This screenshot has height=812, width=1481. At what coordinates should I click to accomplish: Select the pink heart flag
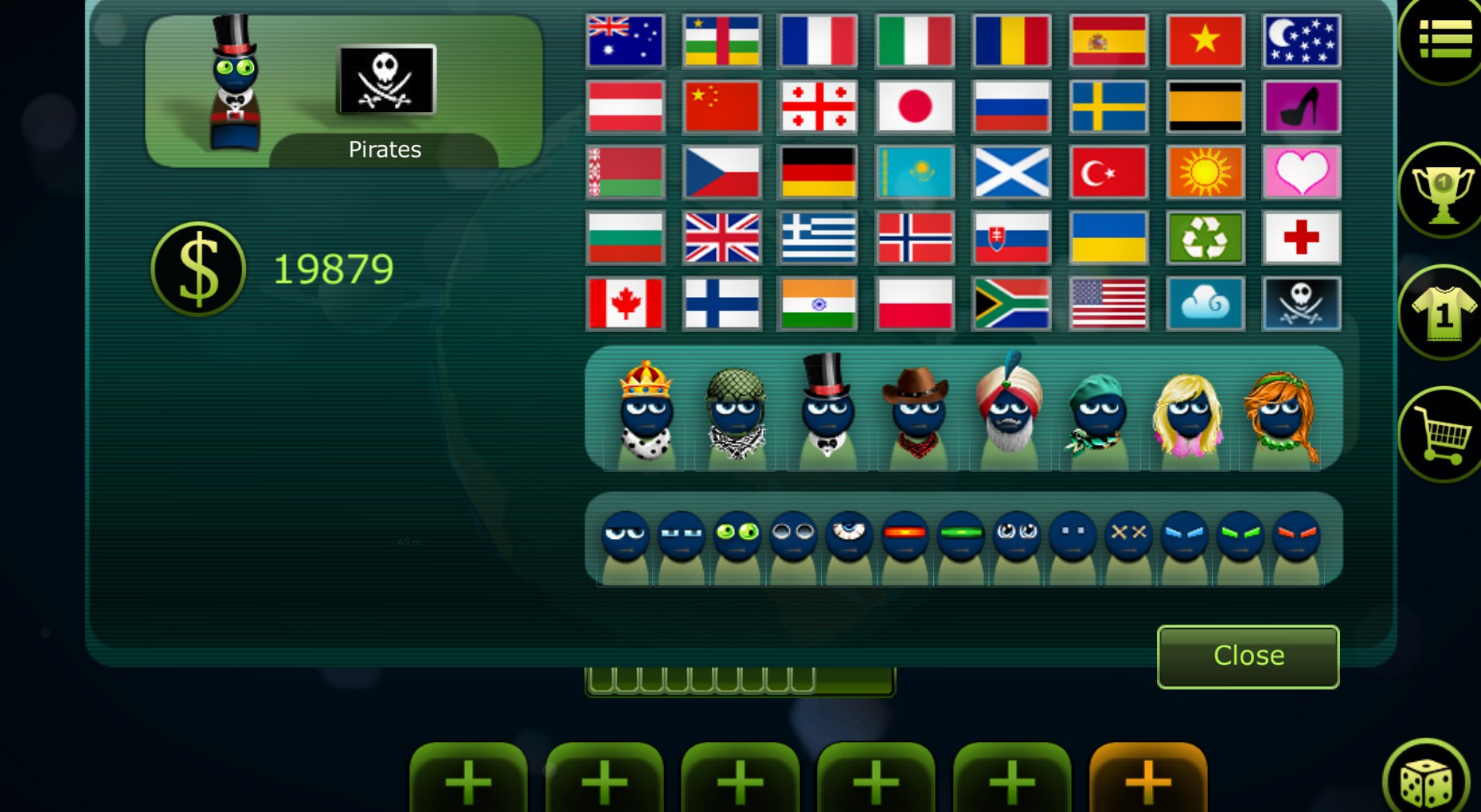[1302, 172]
